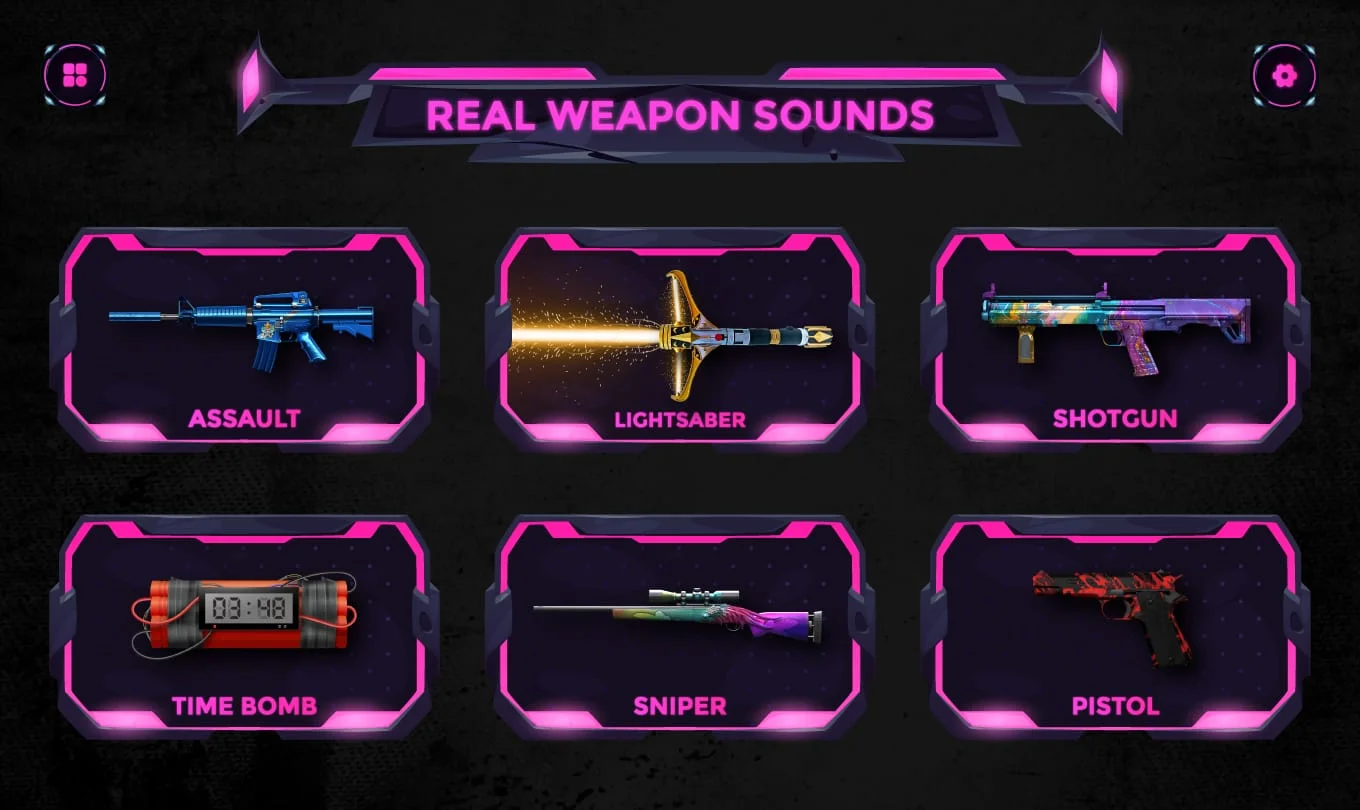Click the SNIPER label text

point(680,707)
